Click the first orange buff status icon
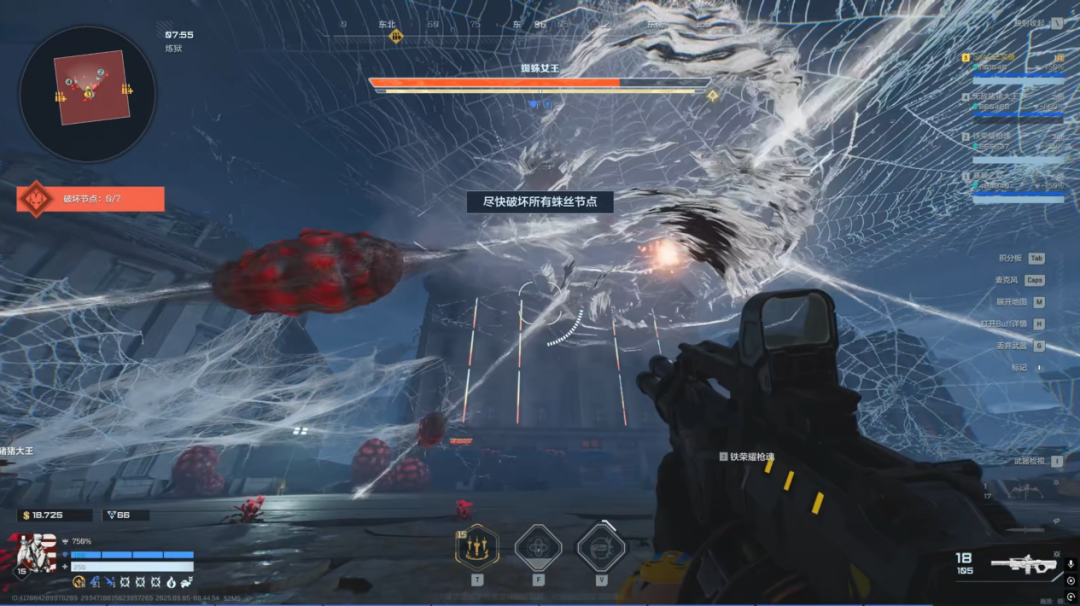 78,582
